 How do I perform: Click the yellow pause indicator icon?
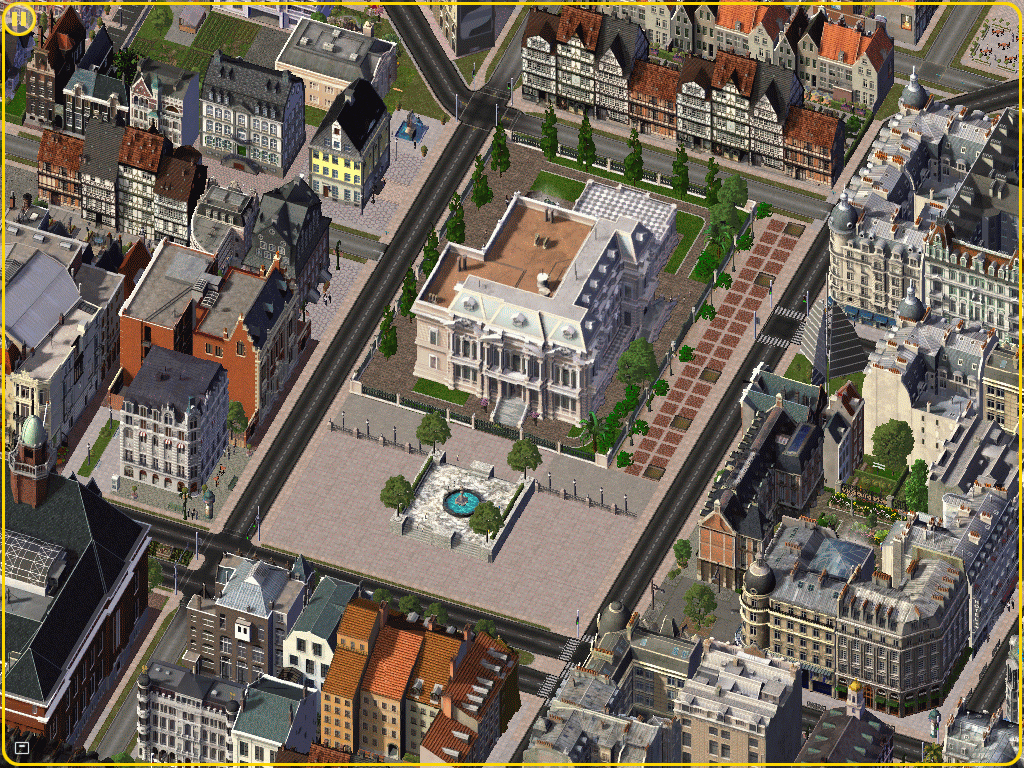[19, 19]
